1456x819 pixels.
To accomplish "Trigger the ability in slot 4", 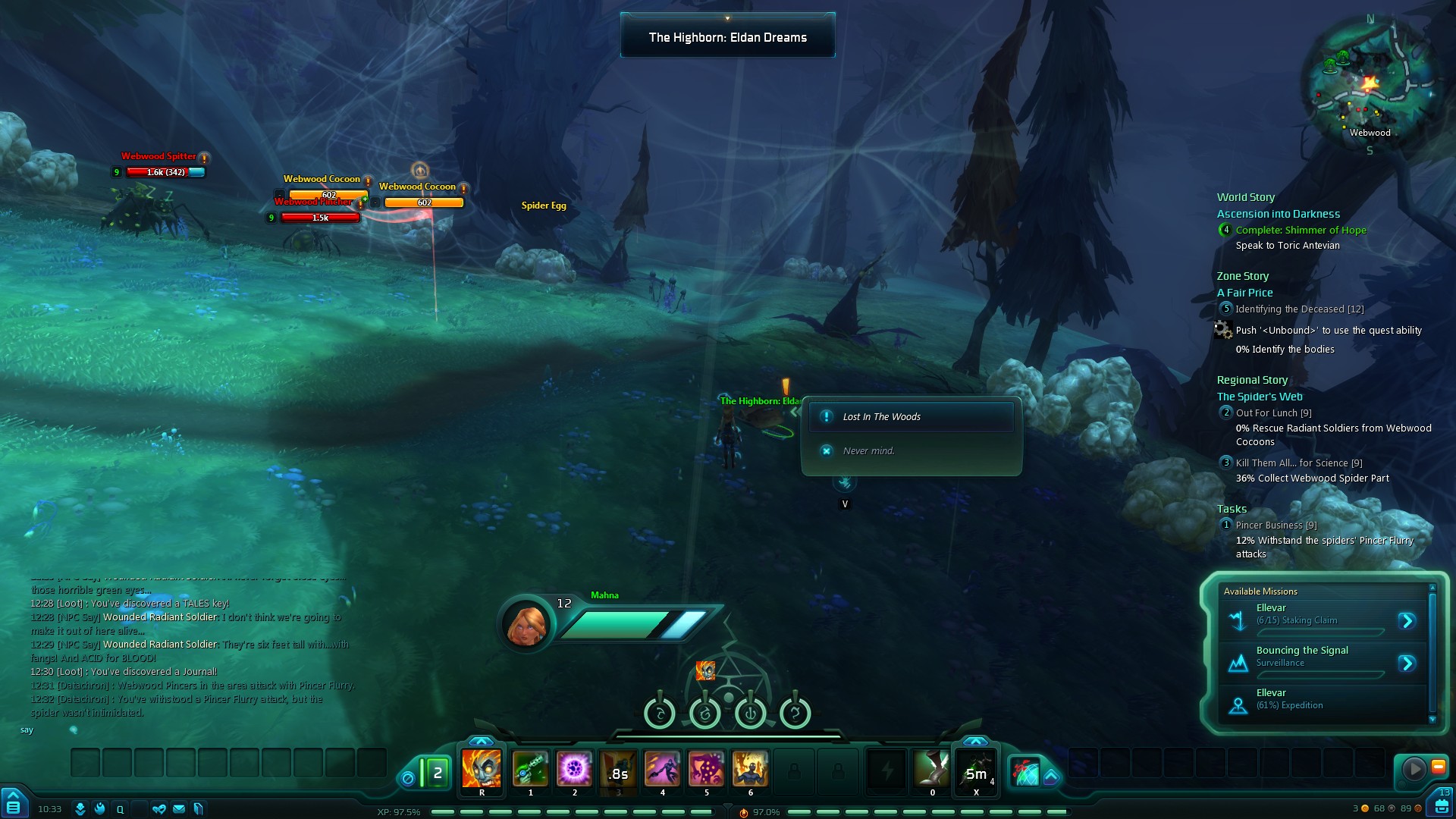I will (x=662, y=769).
